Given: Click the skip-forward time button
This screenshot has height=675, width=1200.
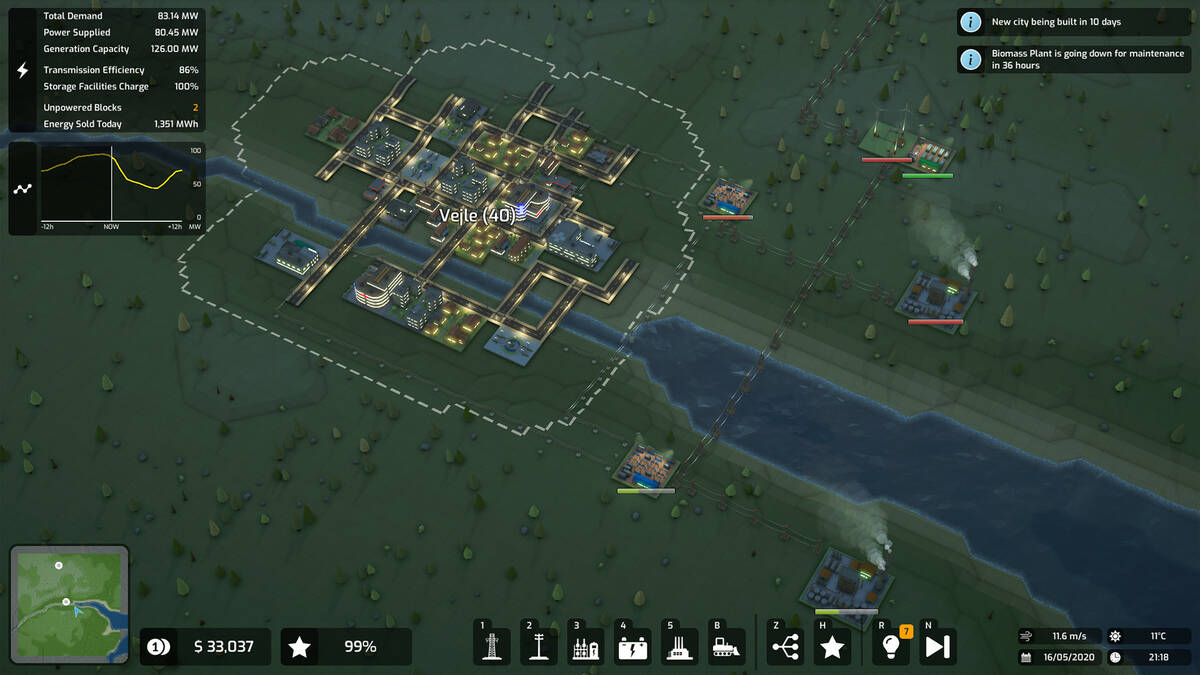Looking at the screenshot, I should pyautogui.click(x=937, y=646).
